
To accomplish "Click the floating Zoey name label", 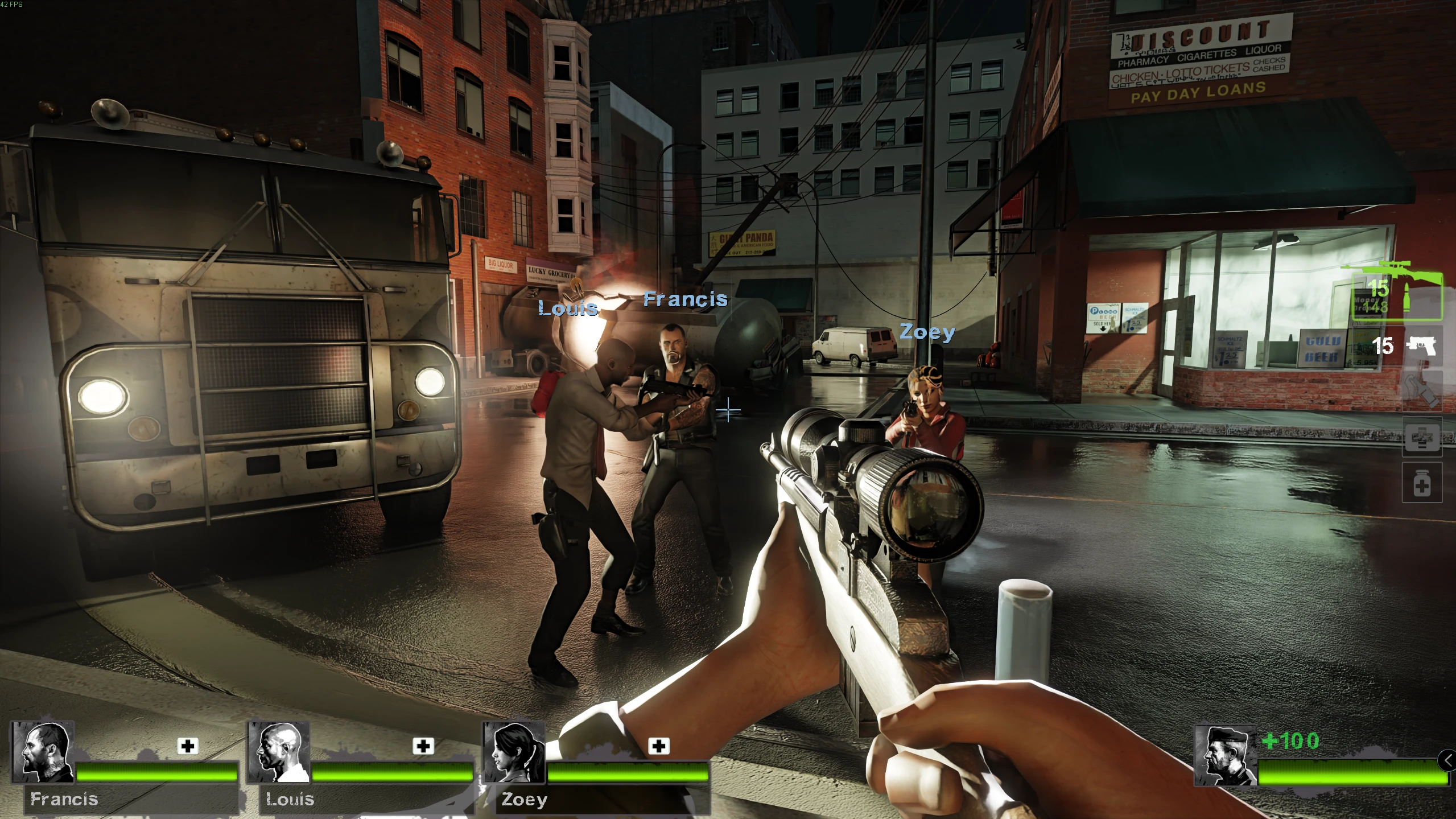I will tap(927, 332).
